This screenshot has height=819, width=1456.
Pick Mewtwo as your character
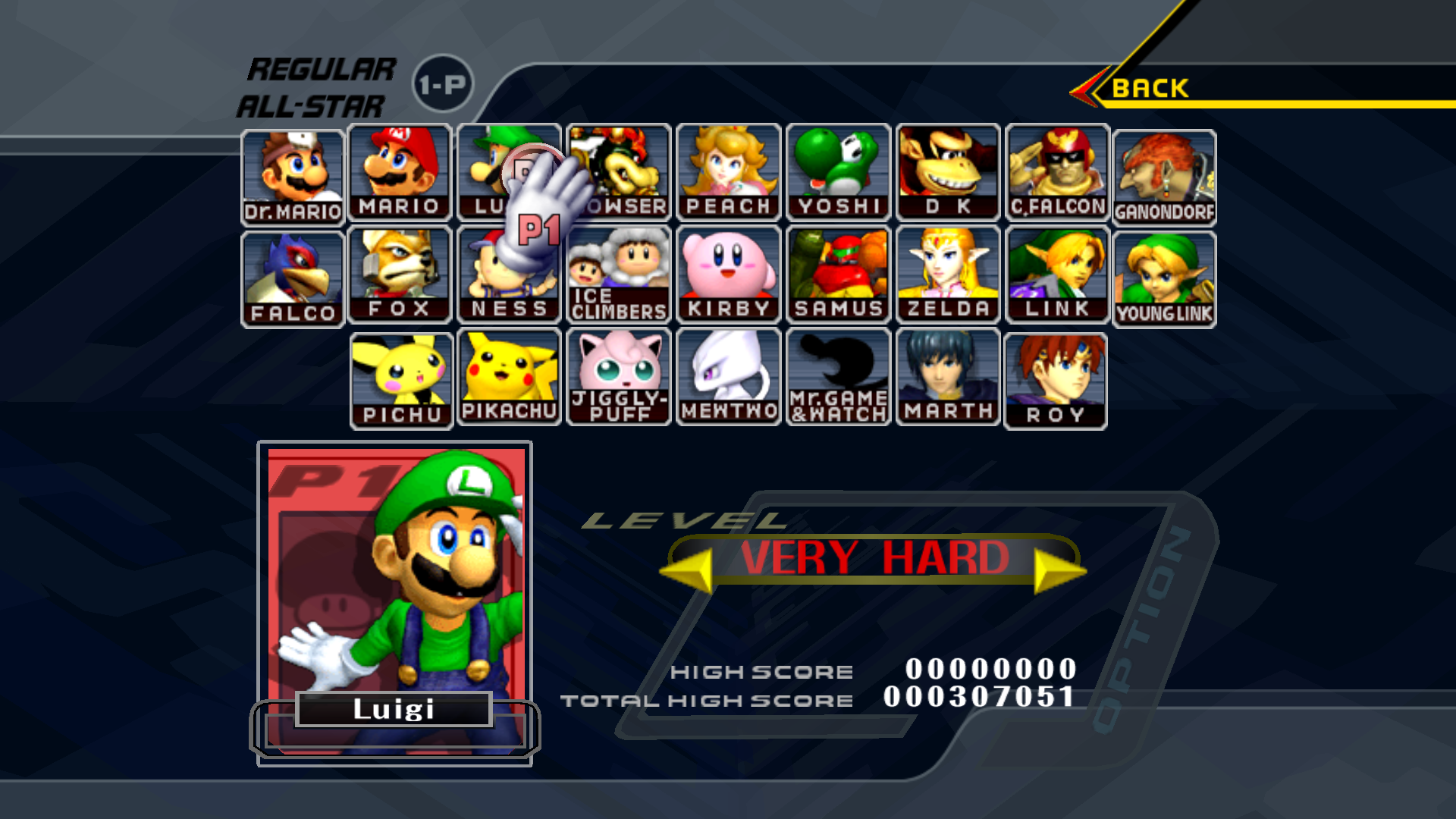pyautogui.click(x=728, y=378)
